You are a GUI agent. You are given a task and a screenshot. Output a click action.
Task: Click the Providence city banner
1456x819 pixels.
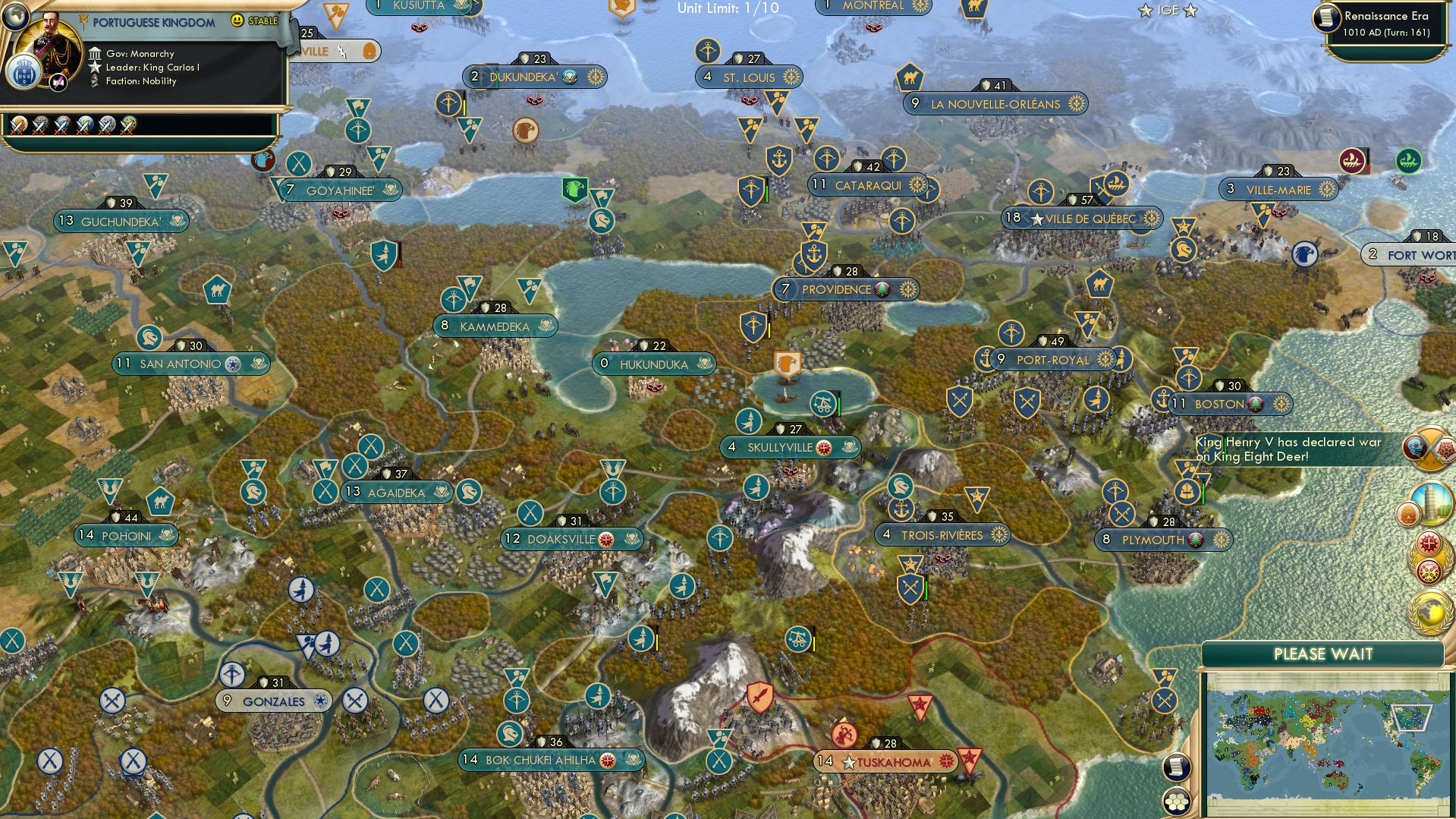(844, 289)
